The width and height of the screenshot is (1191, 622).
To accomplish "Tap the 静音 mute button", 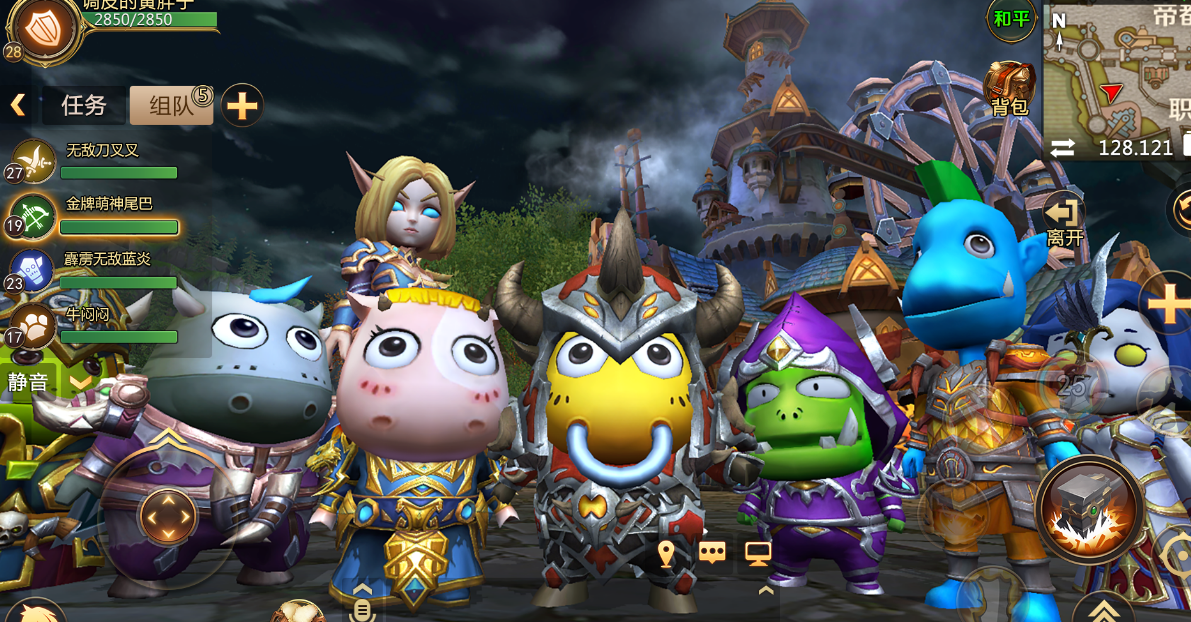I will coord(28,381).
